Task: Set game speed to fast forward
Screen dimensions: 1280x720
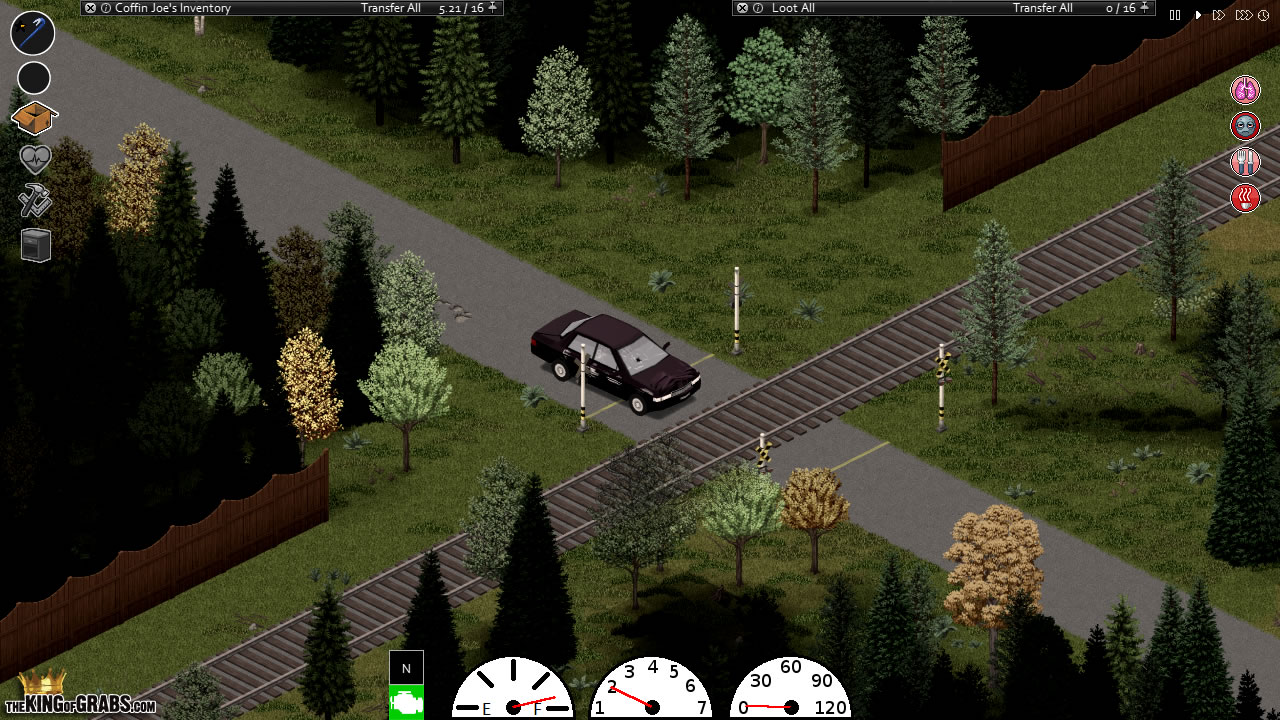Action: click(x=1219, y=15)
